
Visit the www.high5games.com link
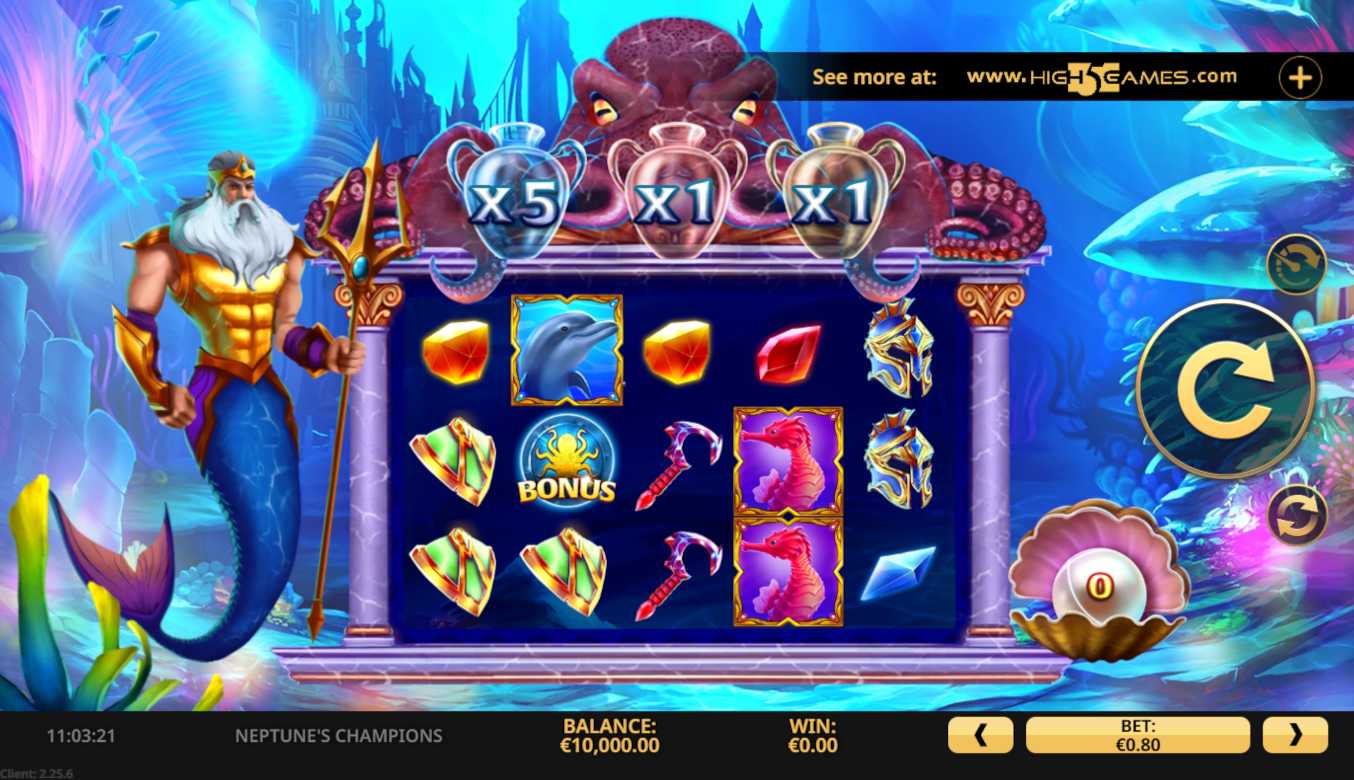(1101, 77)
